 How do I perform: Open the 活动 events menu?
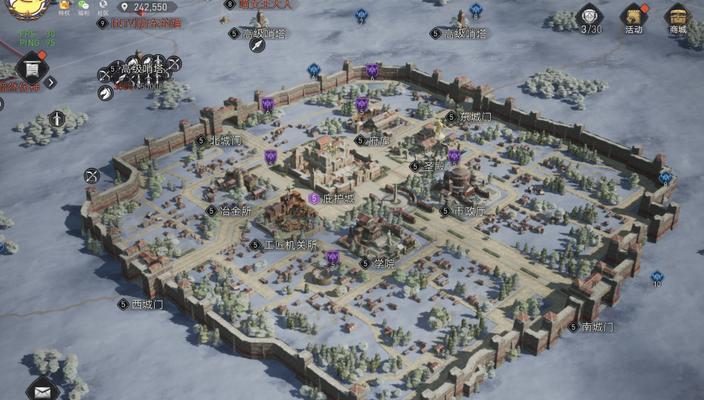634,17
